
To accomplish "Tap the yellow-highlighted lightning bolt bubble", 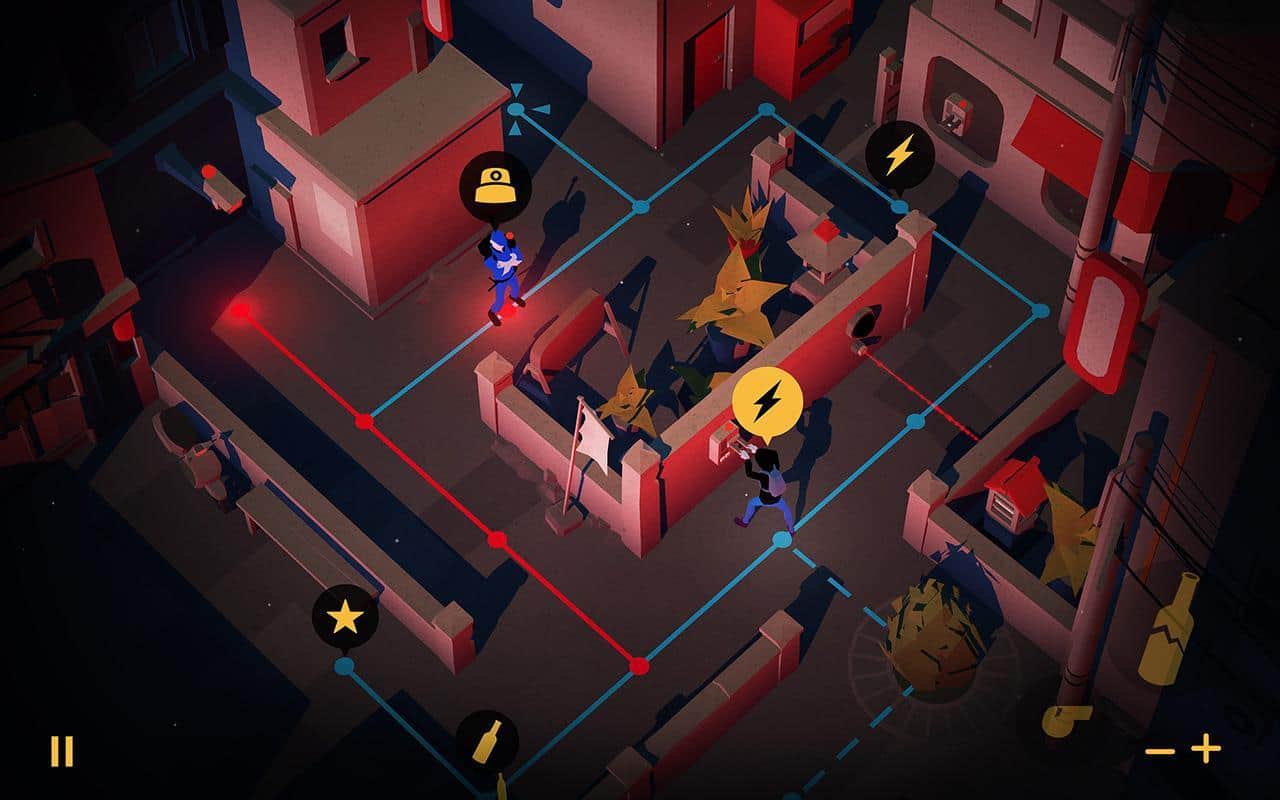I will point(767,402).
